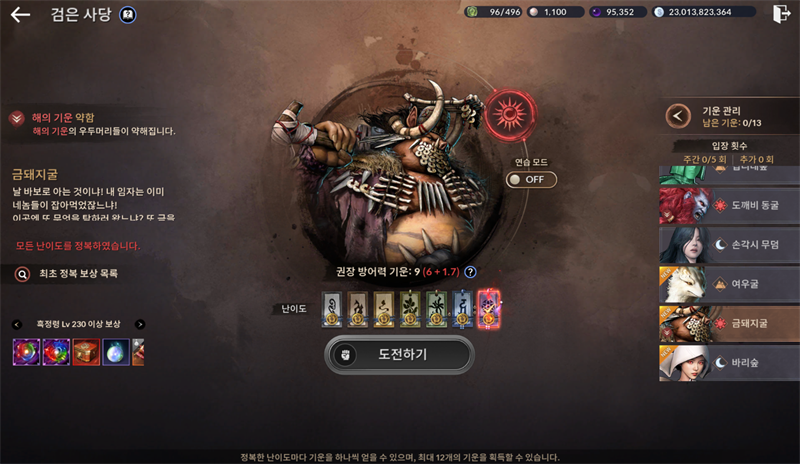Choose the highlighted red last difficulty card
The width and height of the screenshot is (800, 464).
[489, 308]
